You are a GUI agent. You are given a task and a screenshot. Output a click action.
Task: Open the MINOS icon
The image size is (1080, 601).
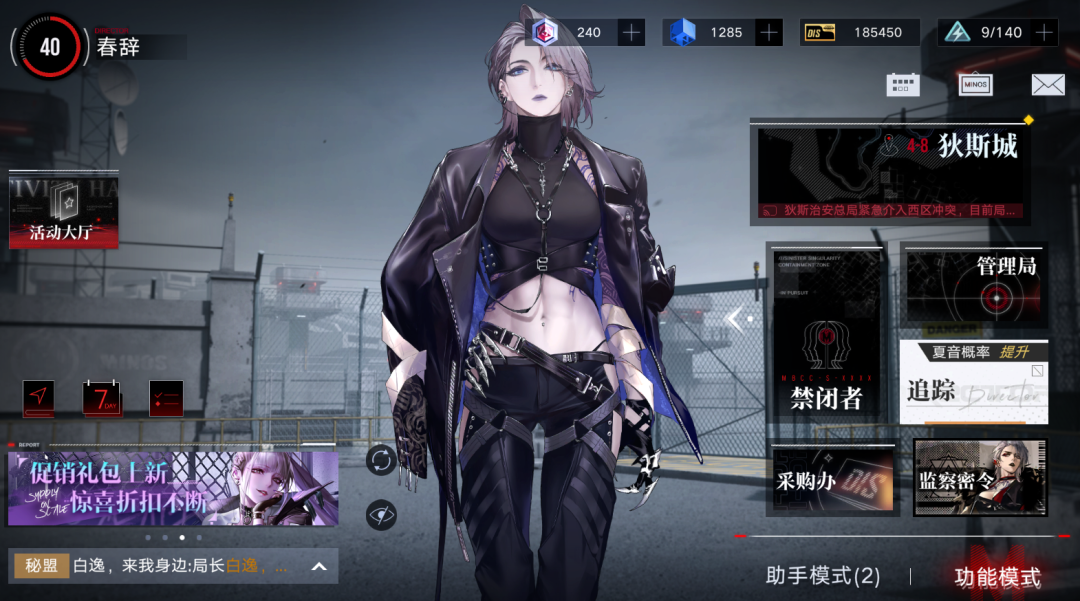point(975,85)
